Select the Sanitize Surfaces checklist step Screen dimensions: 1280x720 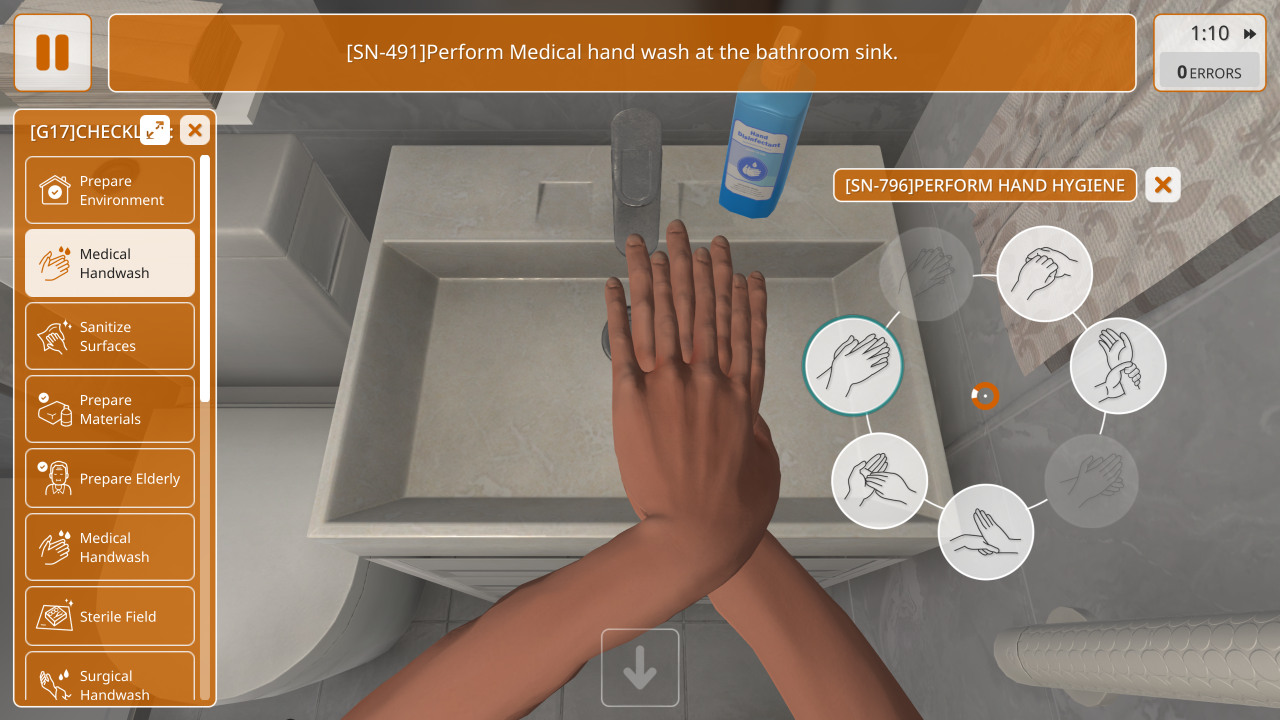pyautogui.click(x=110, y=336)
